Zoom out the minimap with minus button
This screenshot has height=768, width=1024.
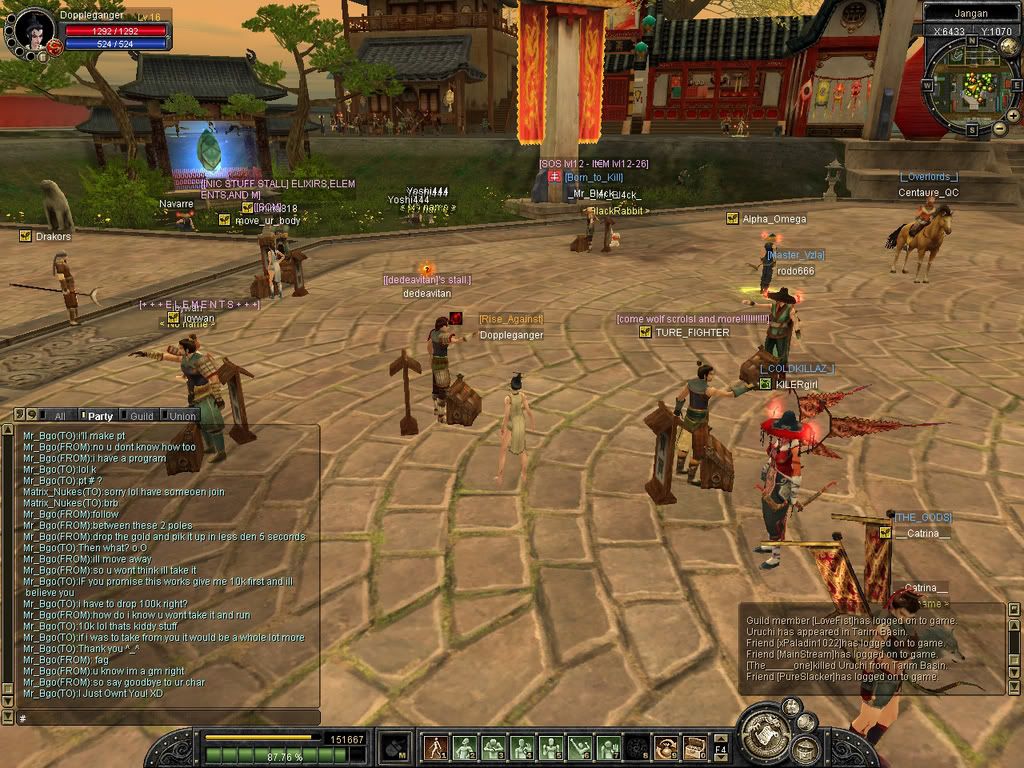click(999, 128)
